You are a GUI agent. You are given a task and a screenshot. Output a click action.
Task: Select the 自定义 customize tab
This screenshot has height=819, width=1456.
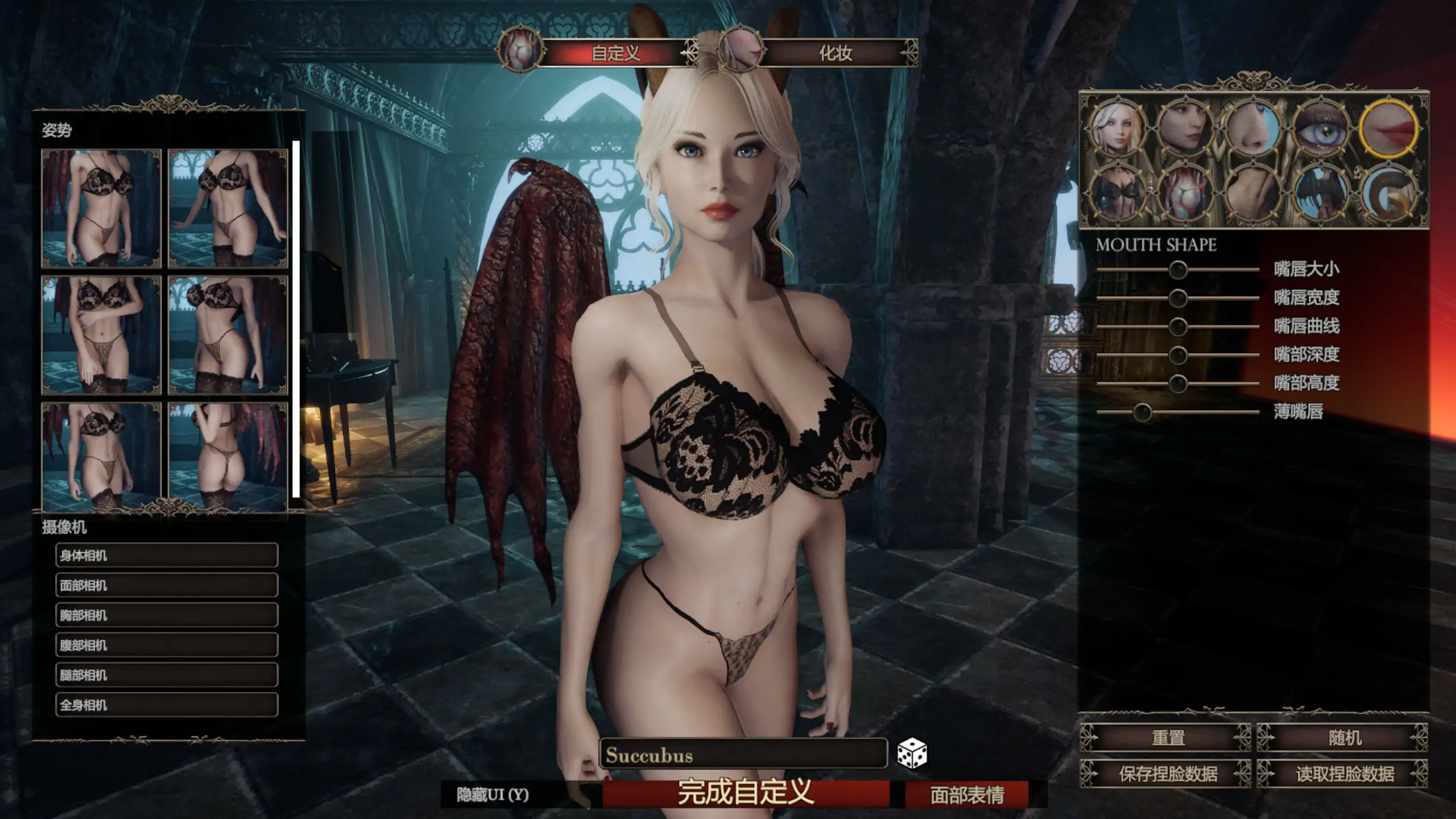(x=615, y=53)
